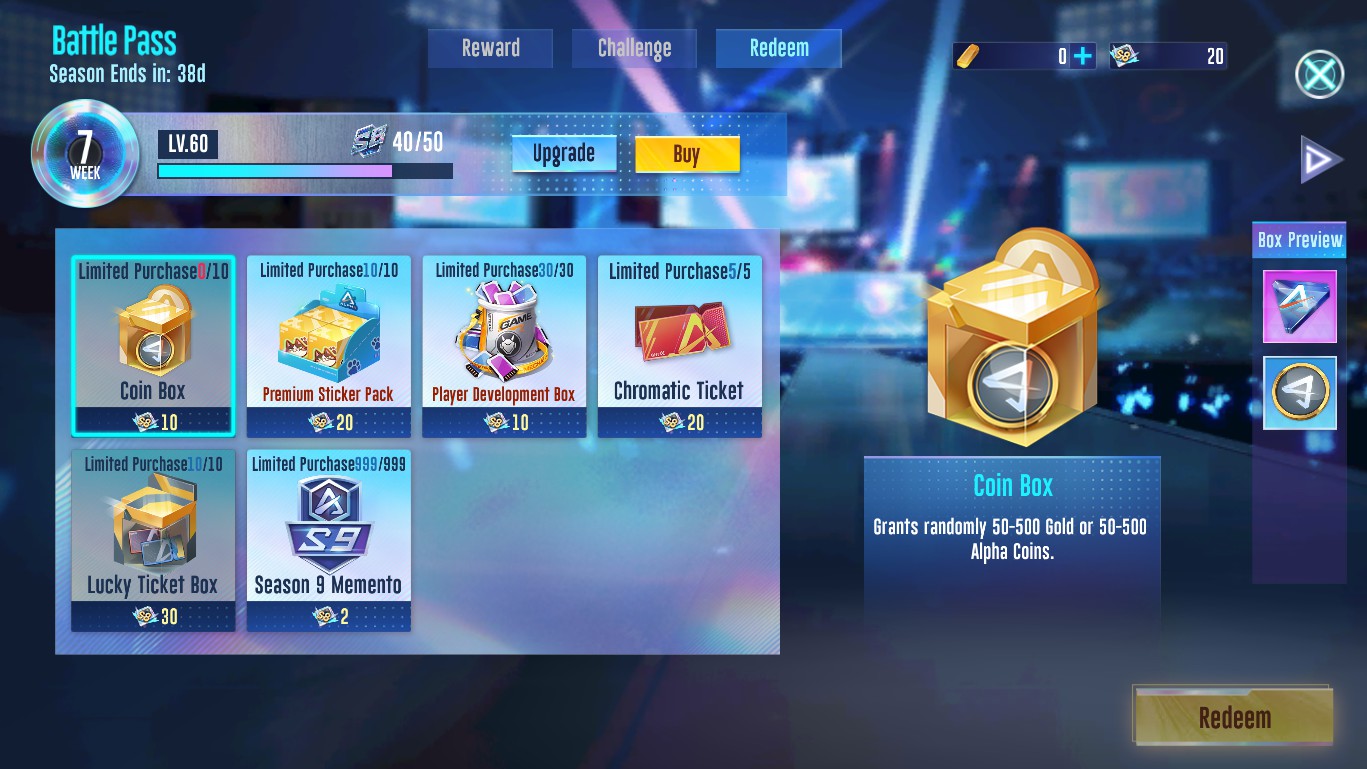Preview the Alpha Coin box reward
Screen dimensions: 1367x769
pyautogui.click(x=1299, y=393)
